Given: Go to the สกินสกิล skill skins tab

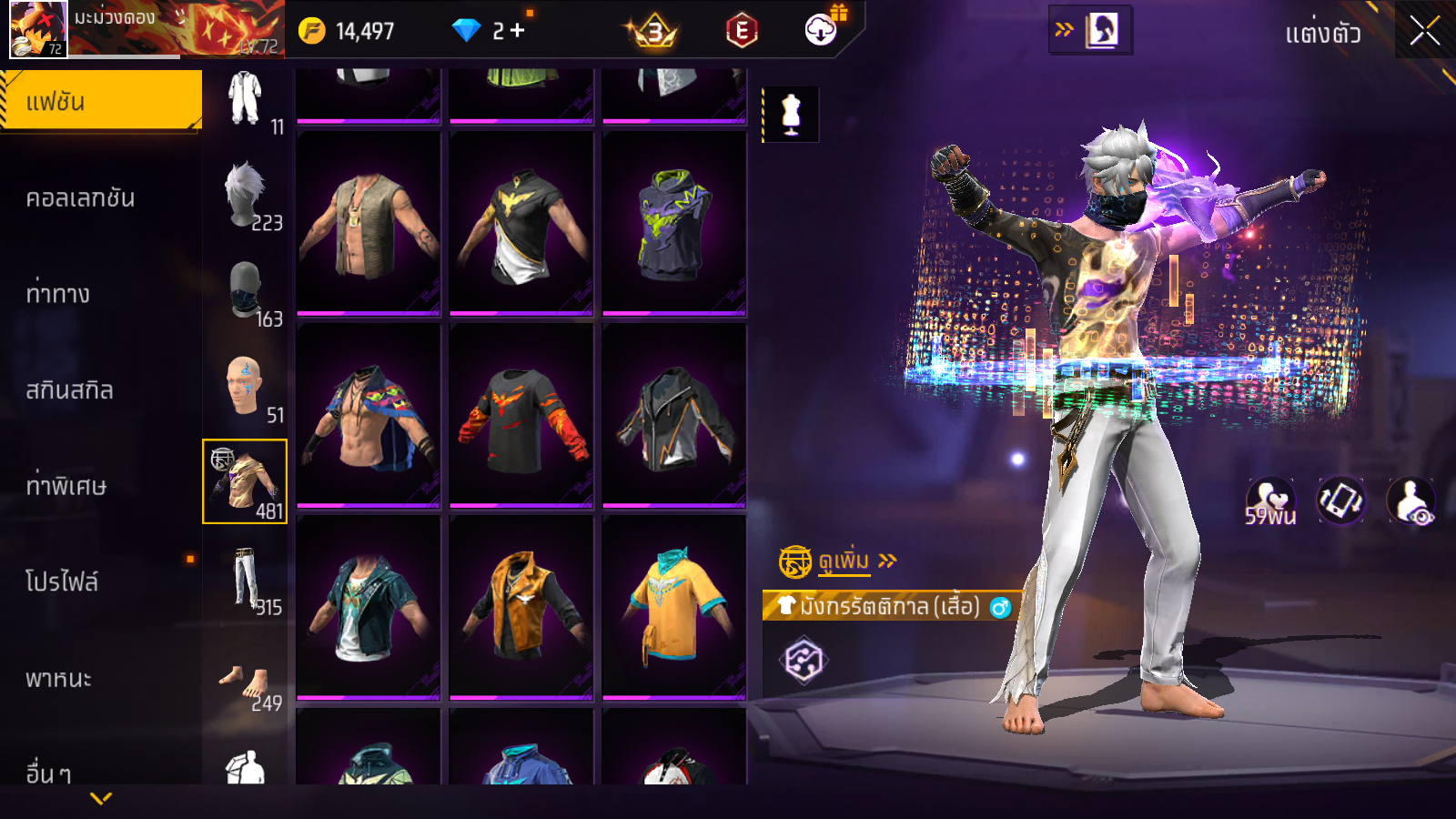Looking at the screenshot, I should click(x=69, y=390).
